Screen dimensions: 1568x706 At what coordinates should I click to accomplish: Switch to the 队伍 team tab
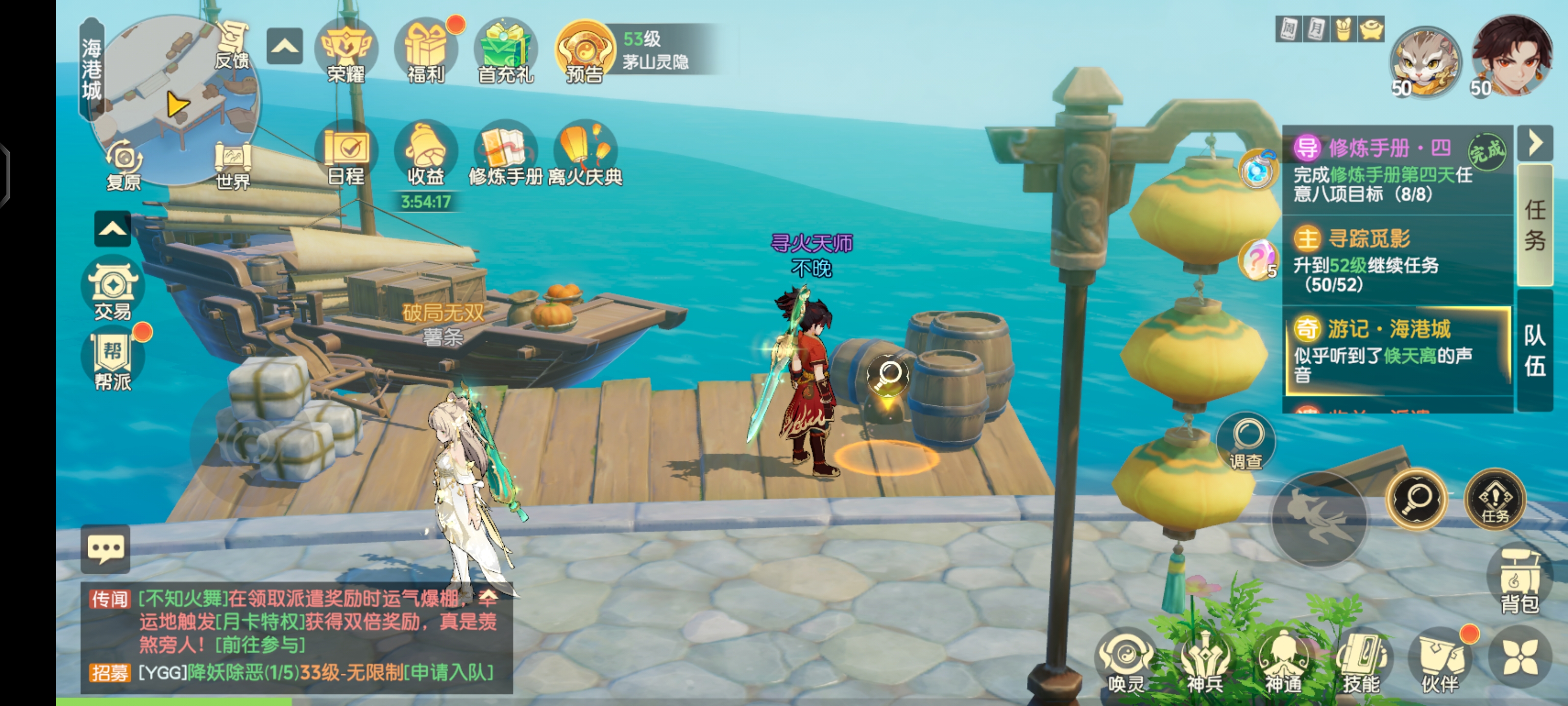(1535, 350)
